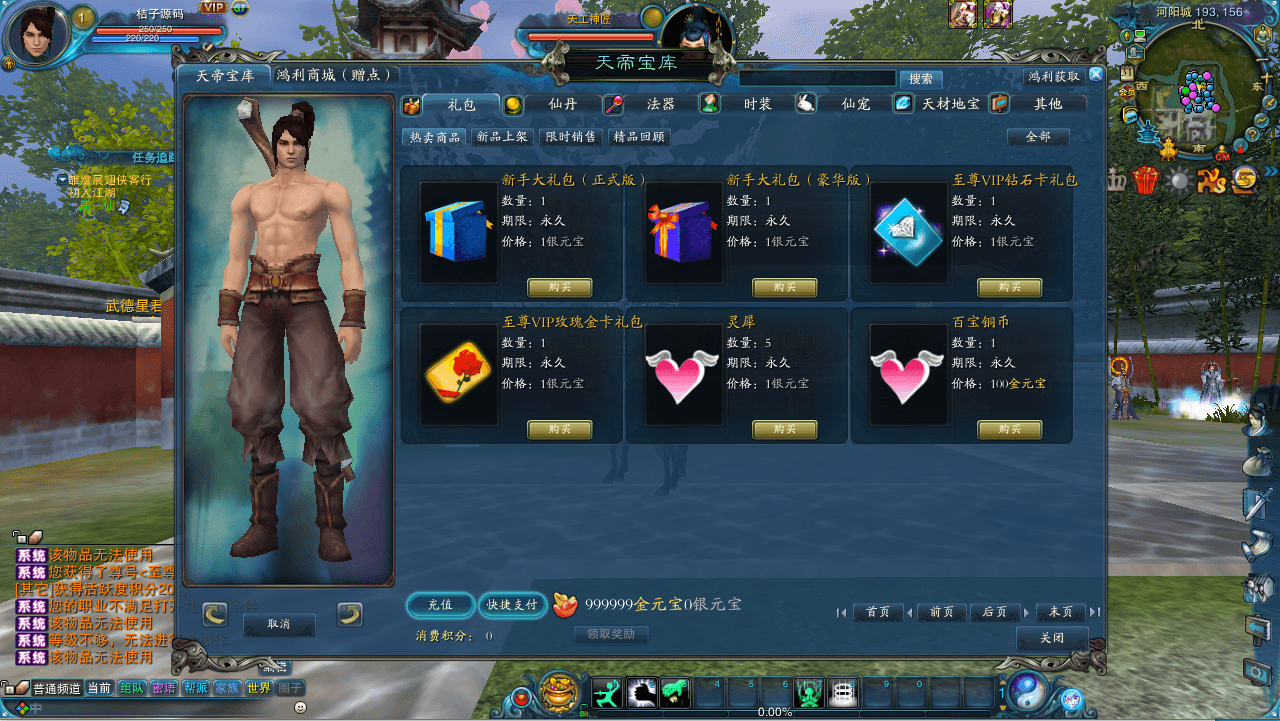The width and height of the screenshot is (1280, 721).
Task: Go to the 后页 next page
Action: tap(994, 612)
